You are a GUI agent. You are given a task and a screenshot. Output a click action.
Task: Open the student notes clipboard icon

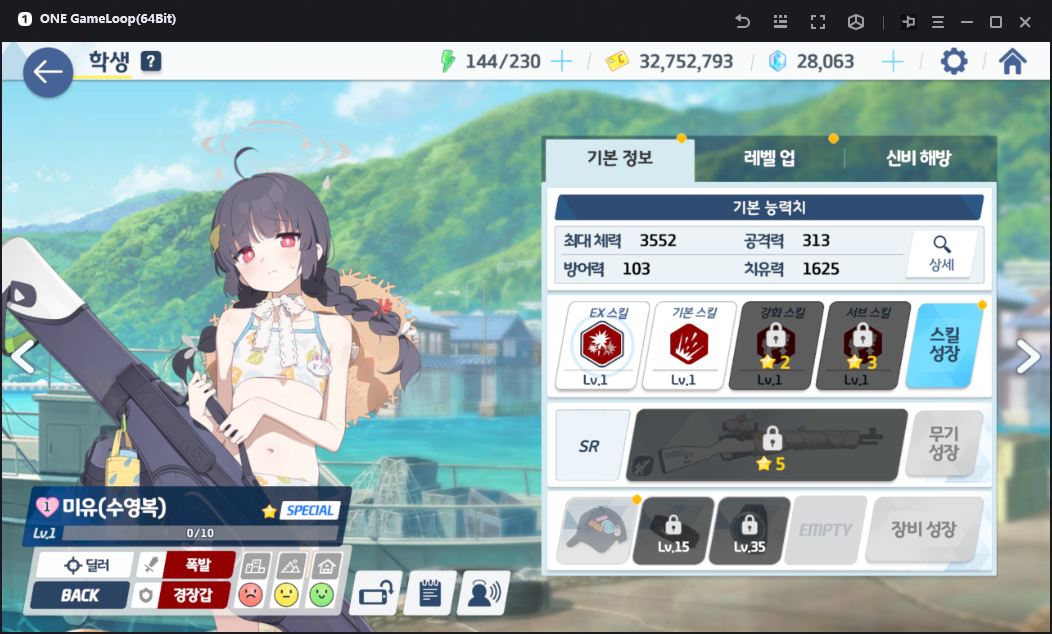(429, 593)
